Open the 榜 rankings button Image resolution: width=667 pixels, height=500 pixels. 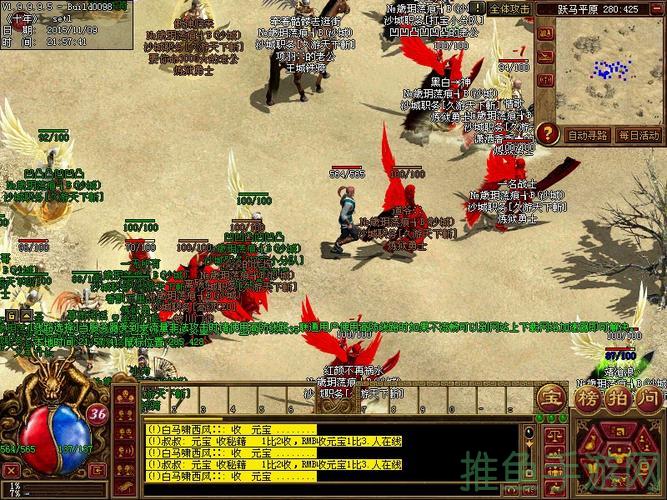point(587,398)
